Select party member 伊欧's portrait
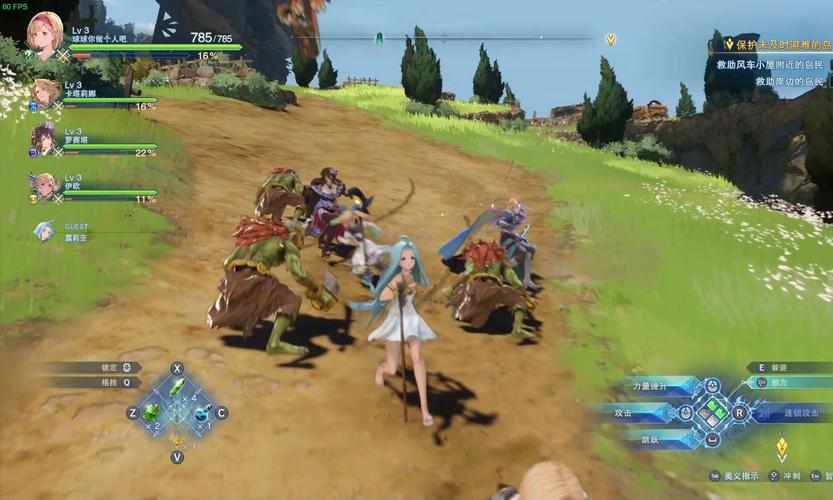This screenshot has width=833, height=500. 44,186
